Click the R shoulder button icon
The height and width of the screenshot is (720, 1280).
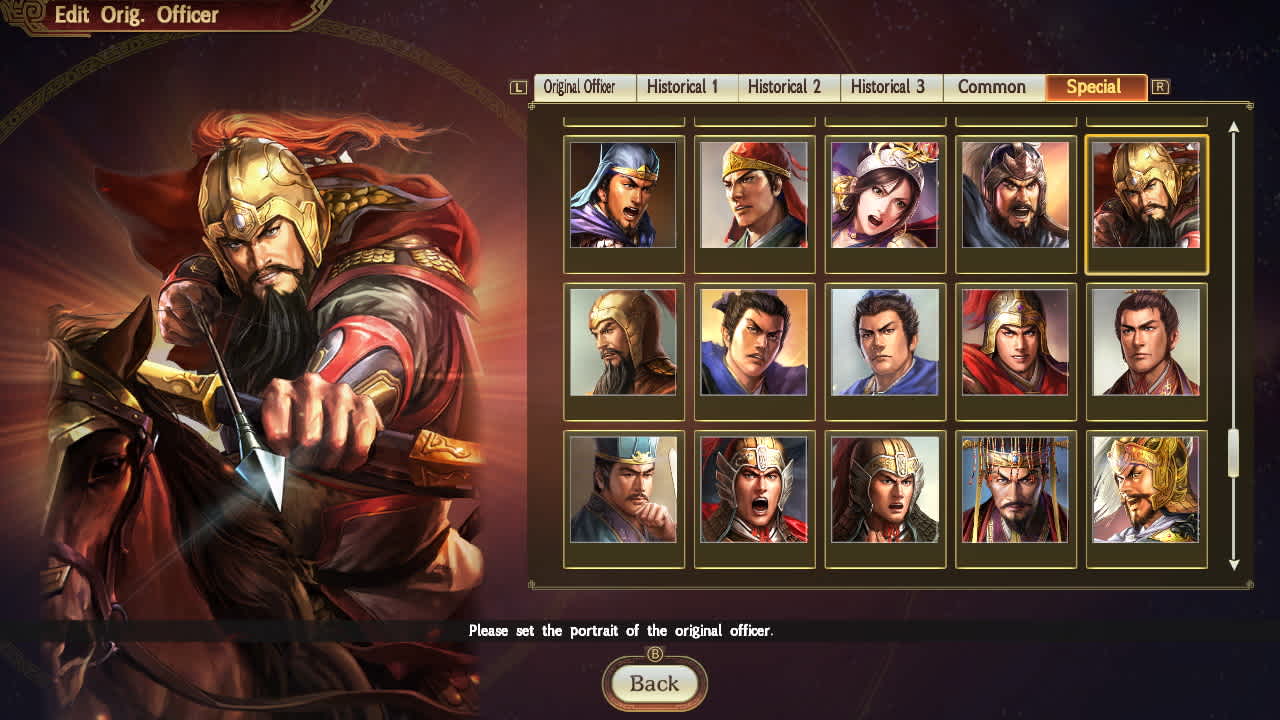(x=1161, y=87)
